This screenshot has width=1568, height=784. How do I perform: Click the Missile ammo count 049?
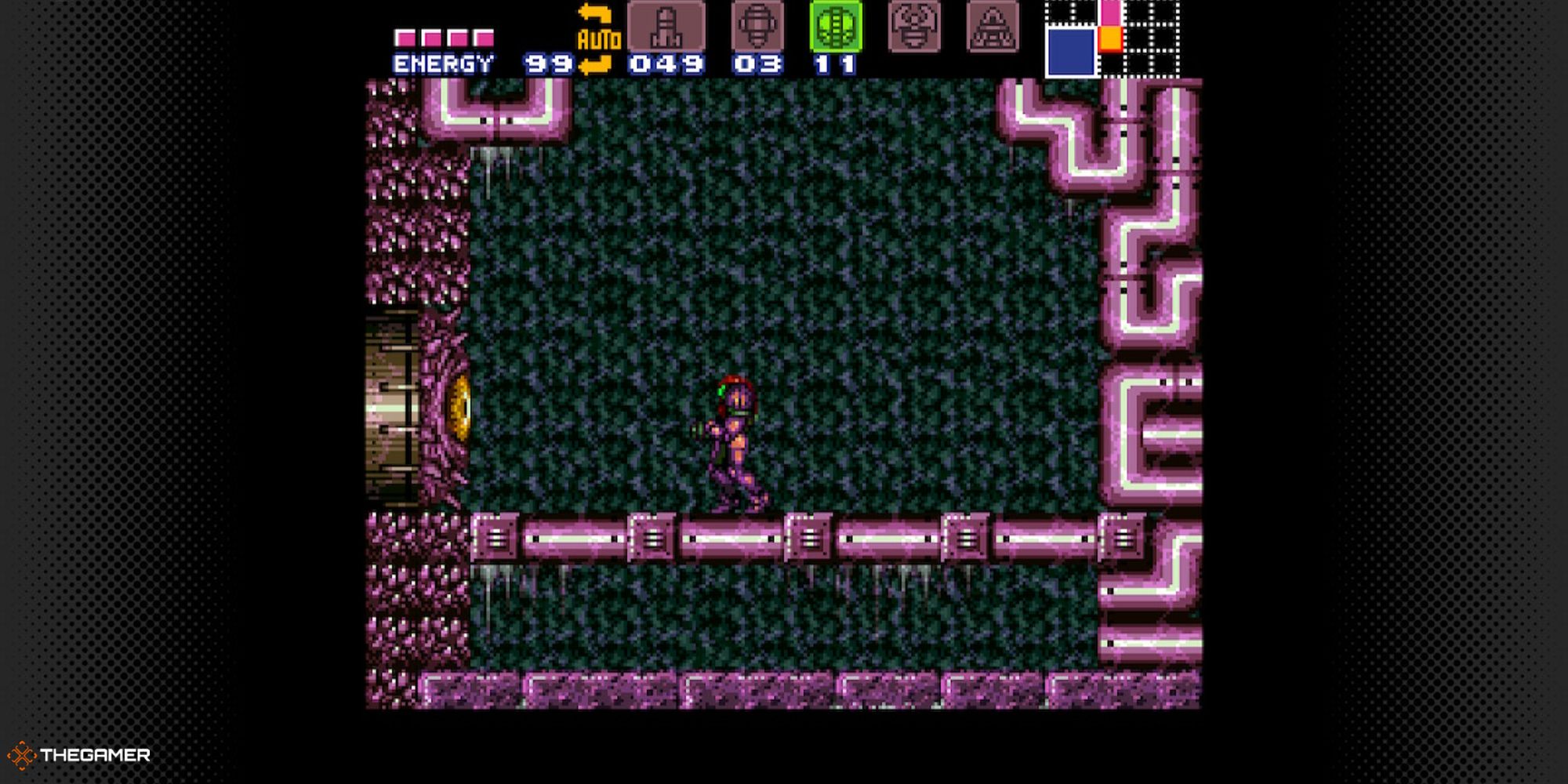666,65
